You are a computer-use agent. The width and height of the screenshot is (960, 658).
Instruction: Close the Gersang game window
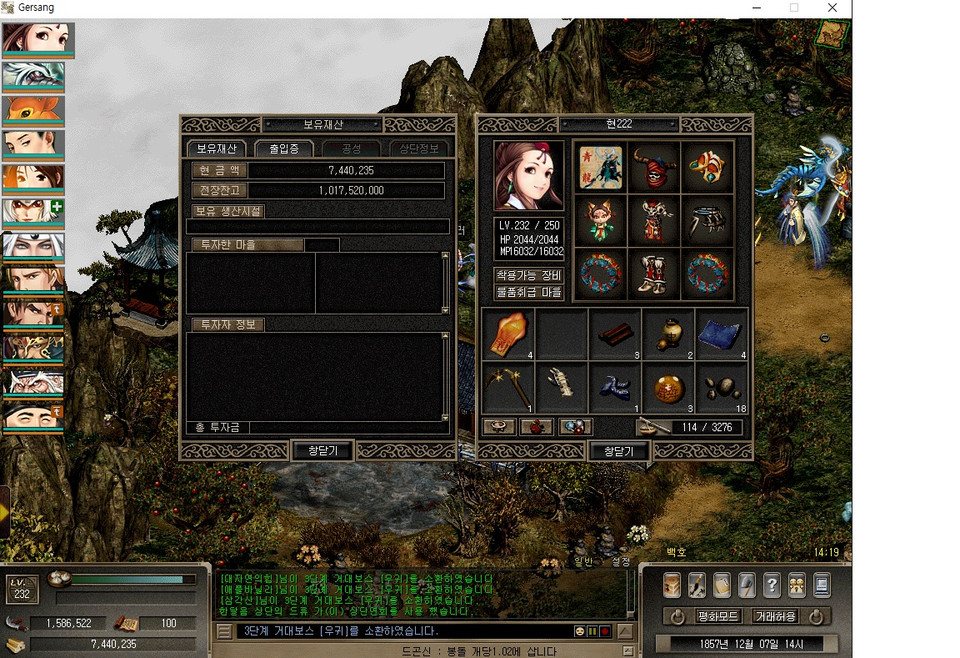point(832,8)
